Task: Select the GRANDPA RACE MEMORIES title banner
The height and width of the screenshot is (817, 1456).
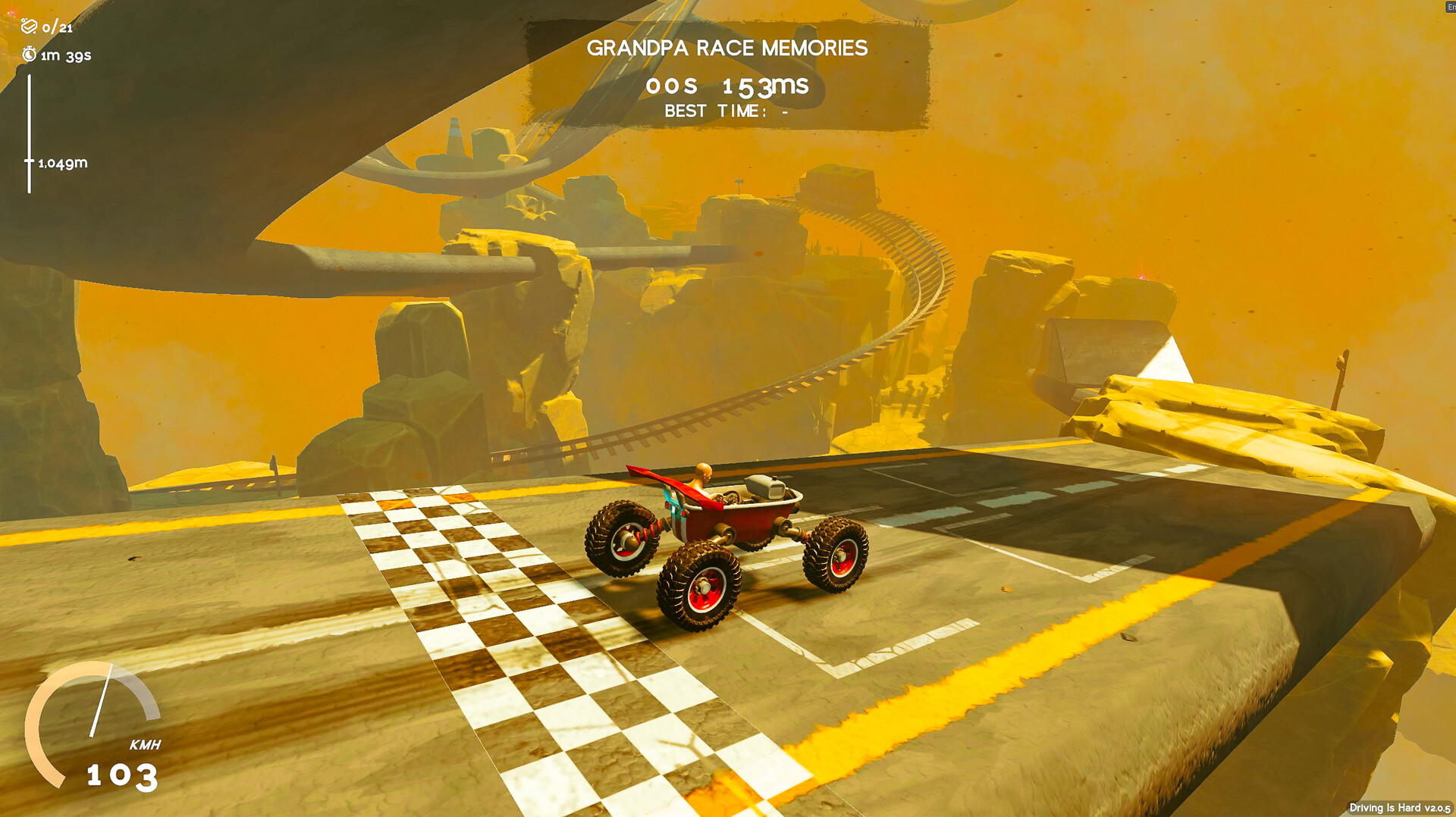Action: [726, 48]
